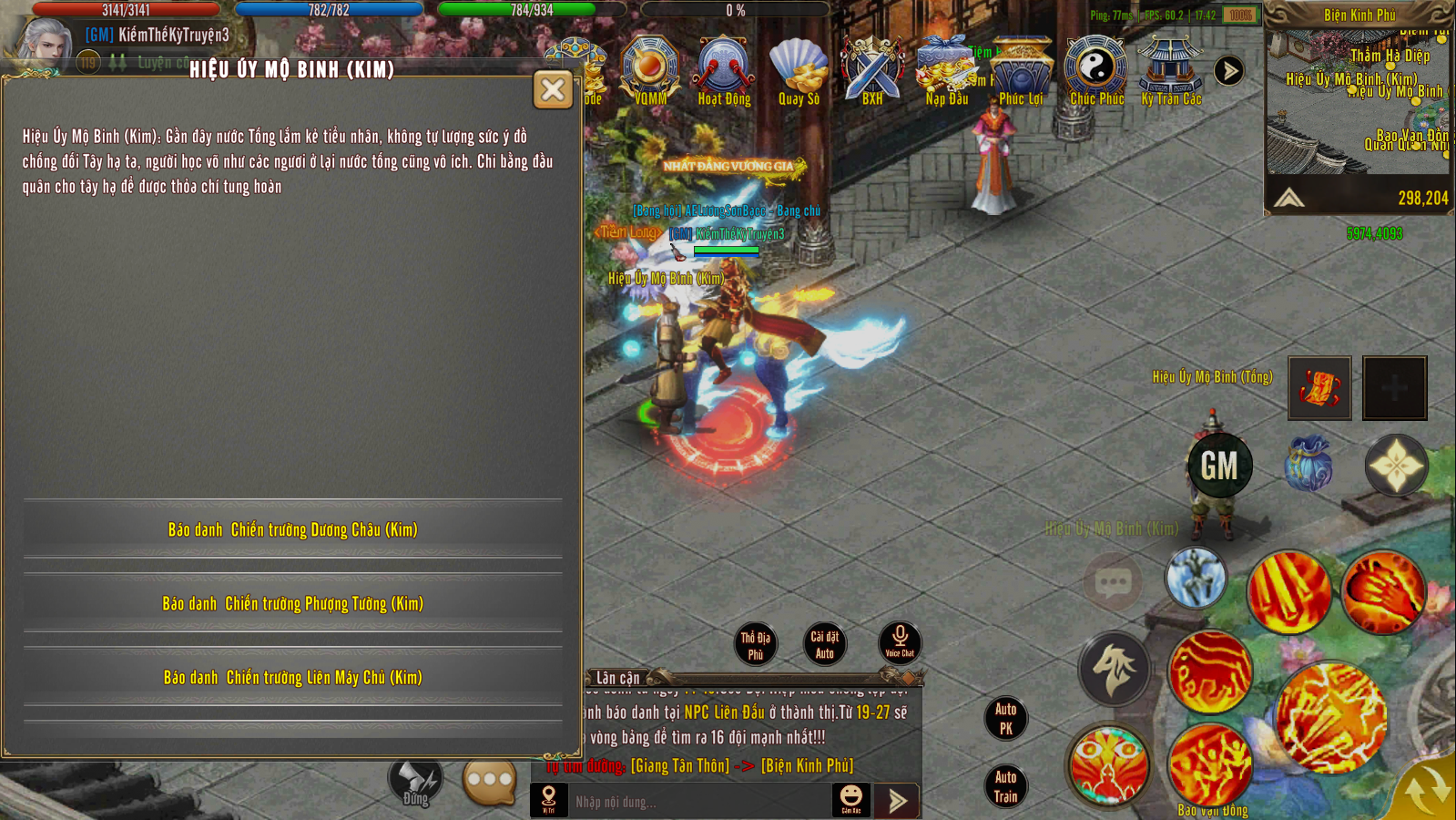Toggle Auto Train mode
The height and width of the screenshot is (820, 1456).
pos(1005,786)
